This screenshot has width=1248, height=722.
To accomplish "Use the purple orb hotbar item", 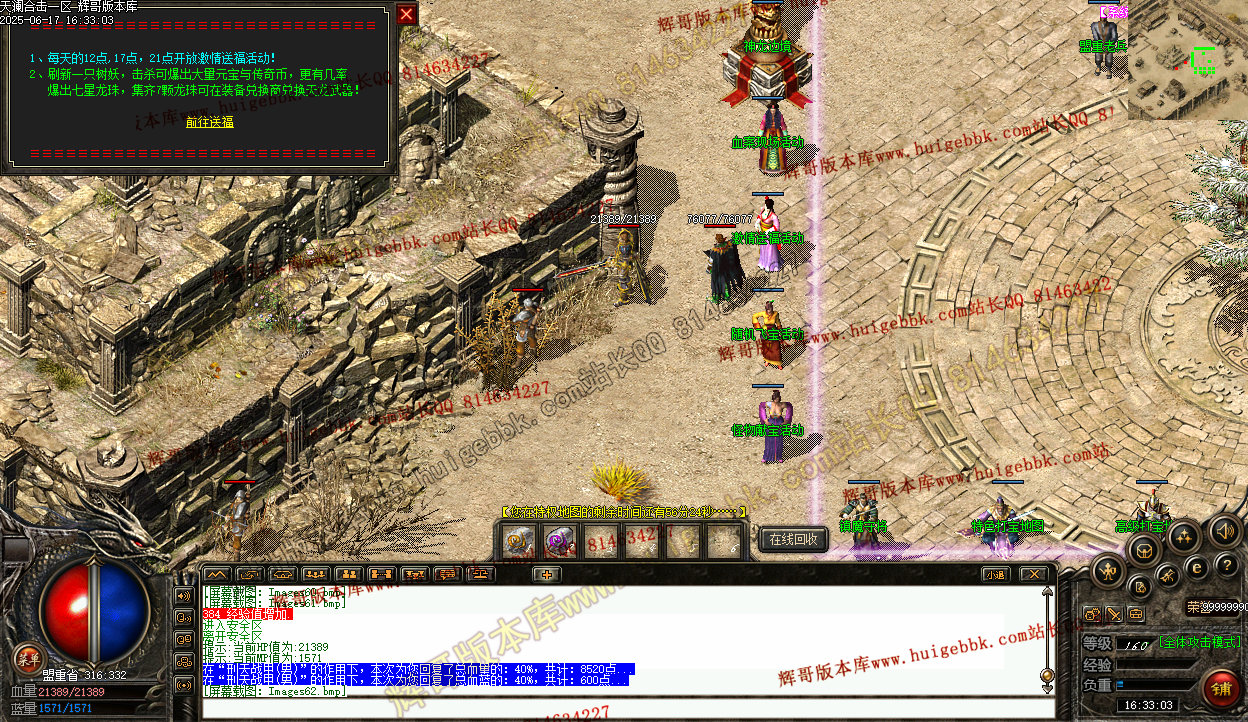I will tap(560, 540).
